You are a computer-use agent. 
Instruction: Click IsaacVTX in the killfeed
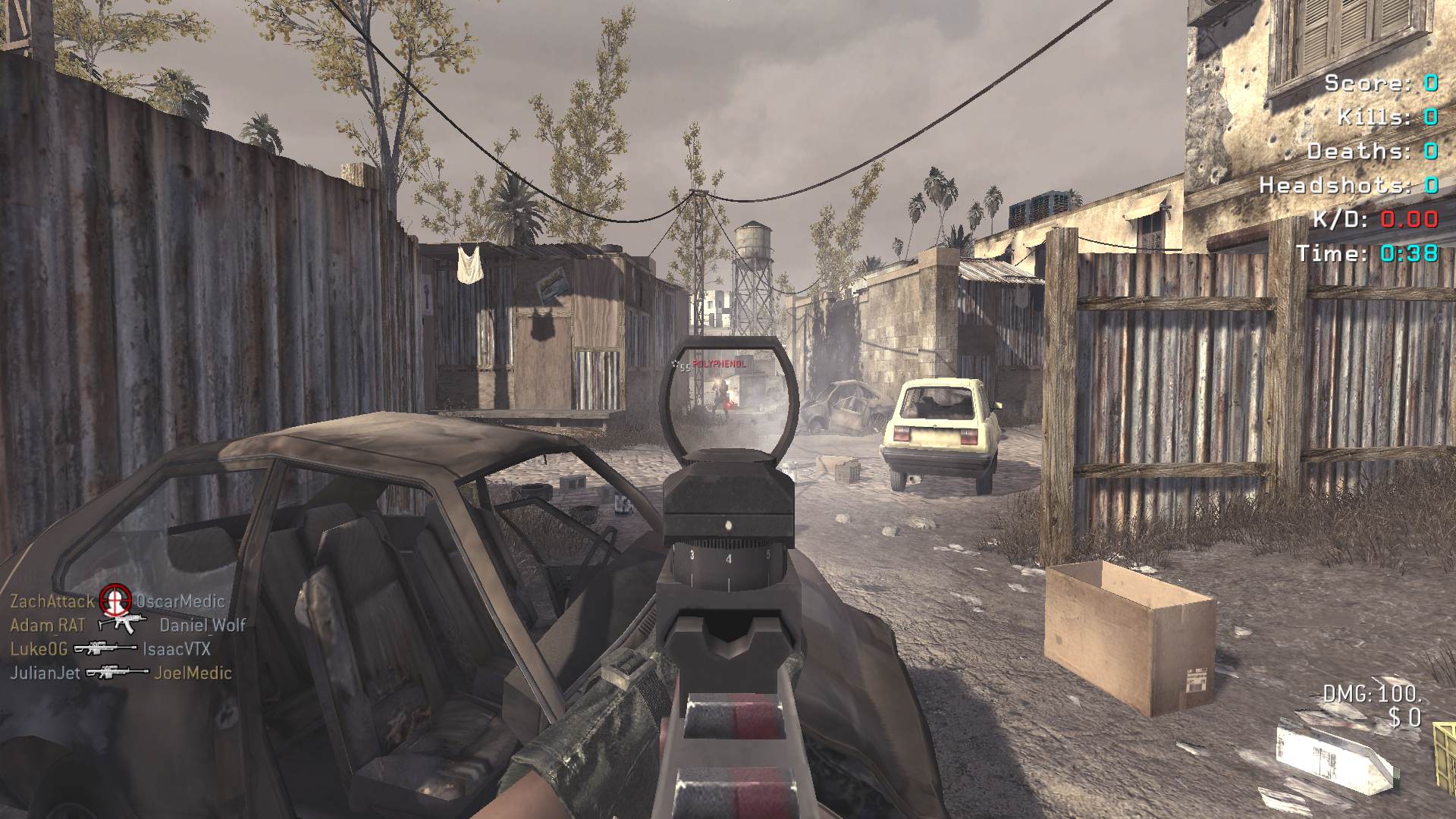pos(177,649)
